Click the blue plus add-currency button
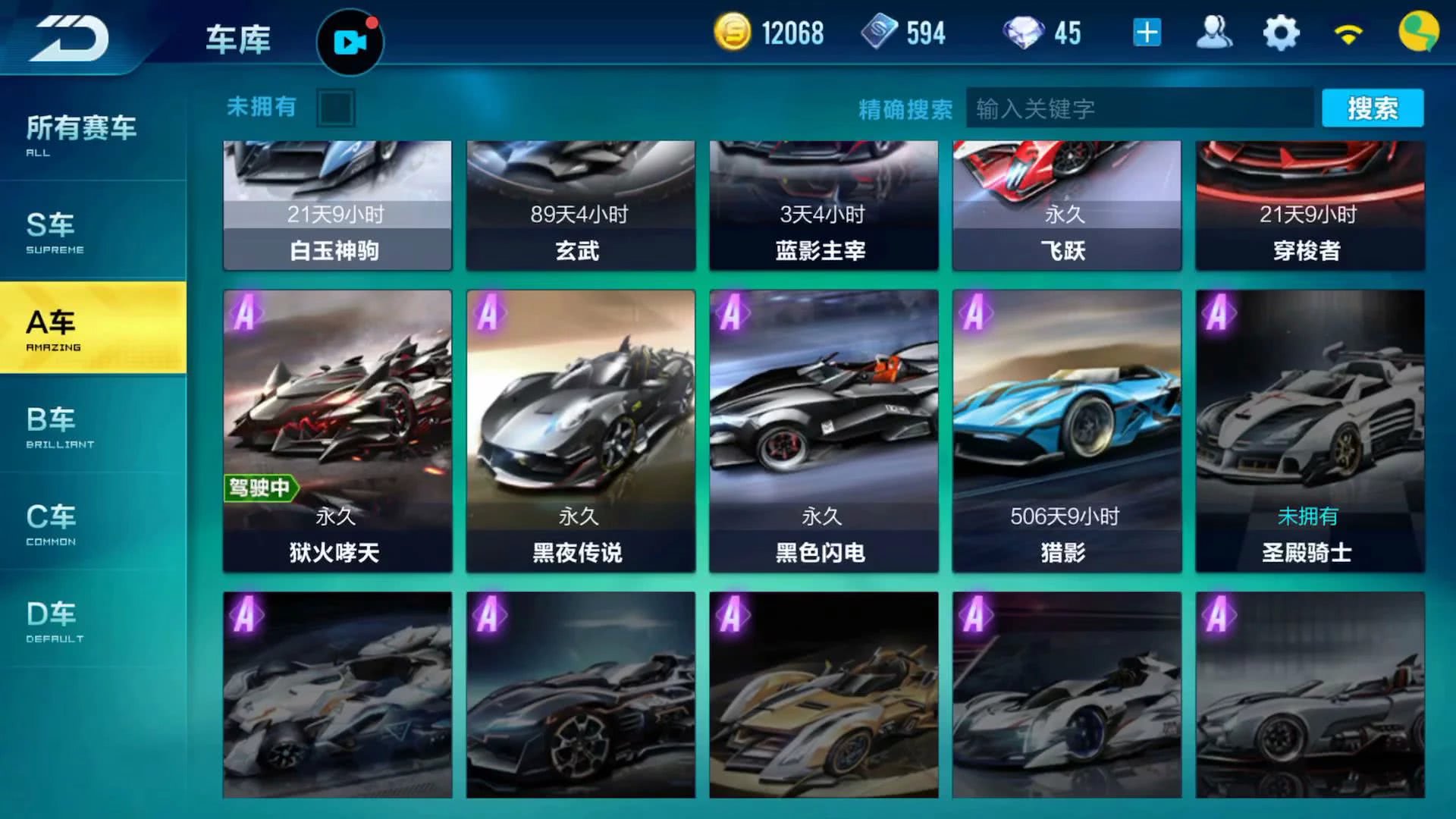1456x819 pixels. click(x=1147, y=33)
